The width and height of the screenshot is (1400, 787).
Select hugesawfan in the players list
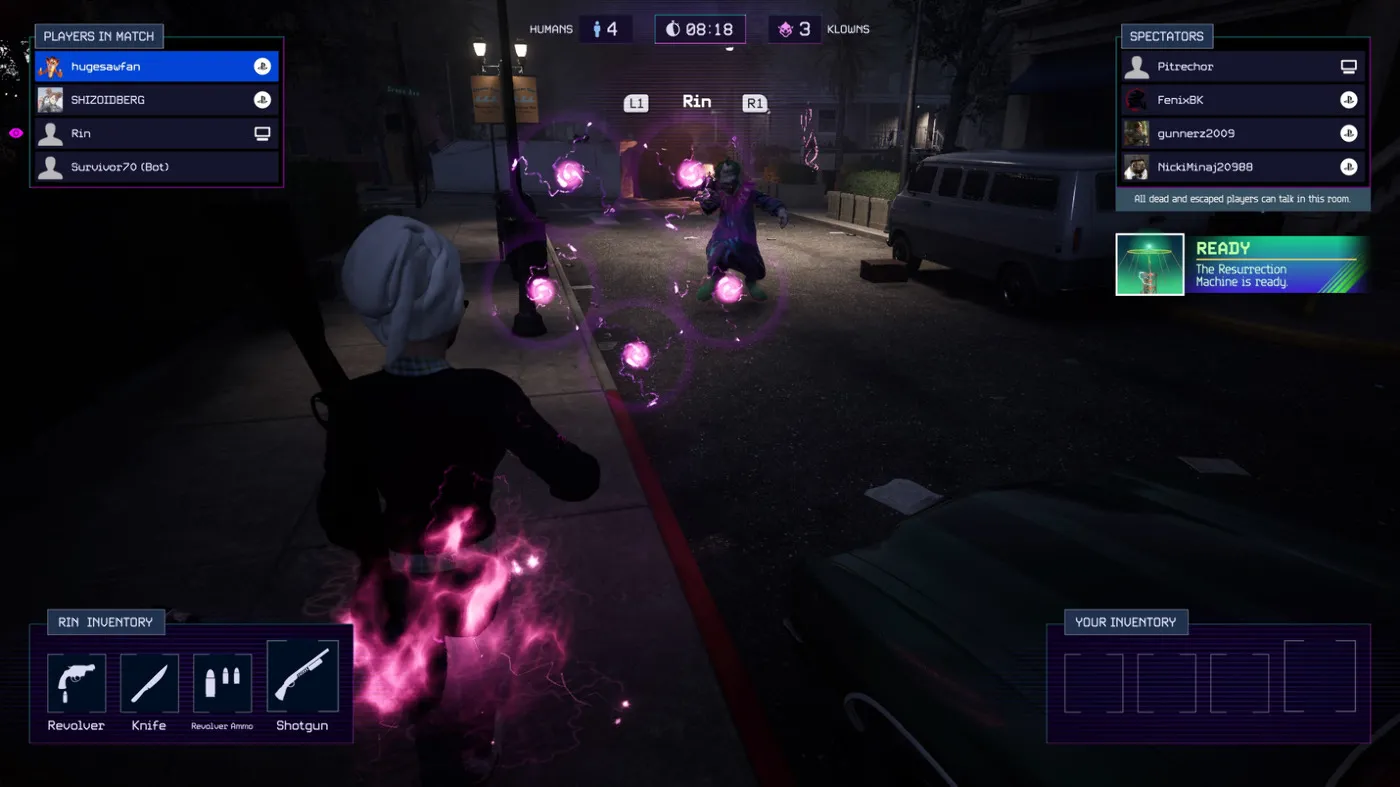coord(156,67)
